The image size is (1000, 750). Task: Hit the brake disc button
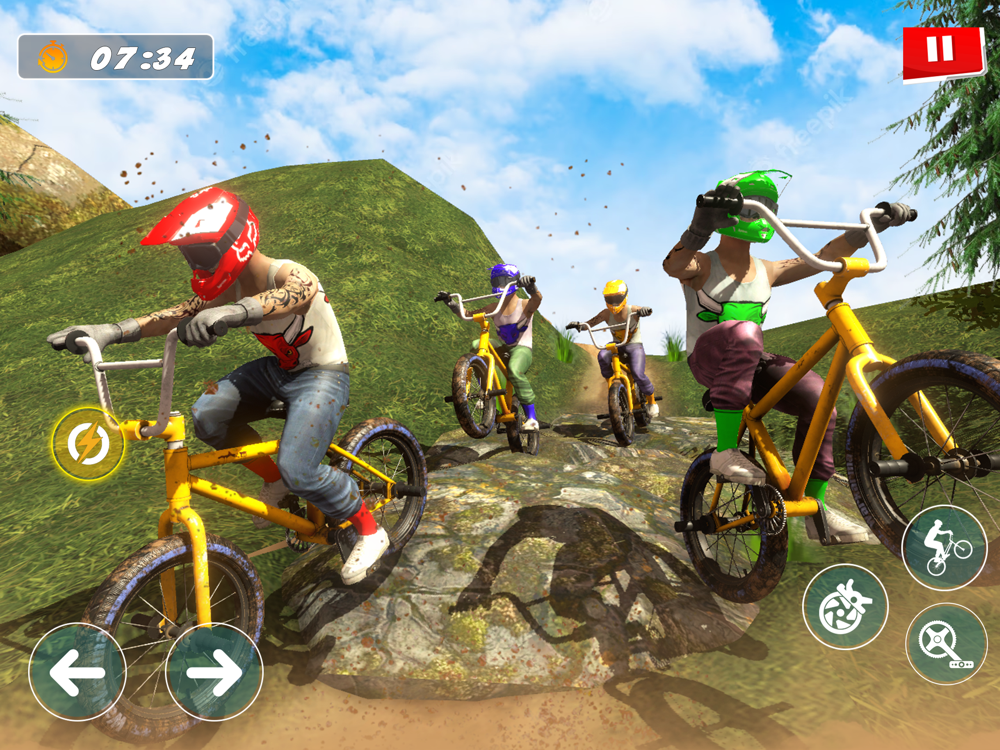pos(845,606)
